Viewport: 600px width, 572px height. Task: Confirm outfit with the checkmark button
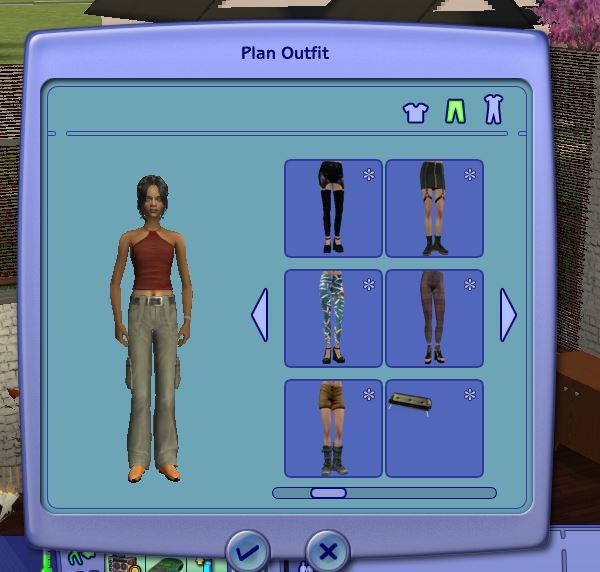pyautogui.click(x=248, y=551)
